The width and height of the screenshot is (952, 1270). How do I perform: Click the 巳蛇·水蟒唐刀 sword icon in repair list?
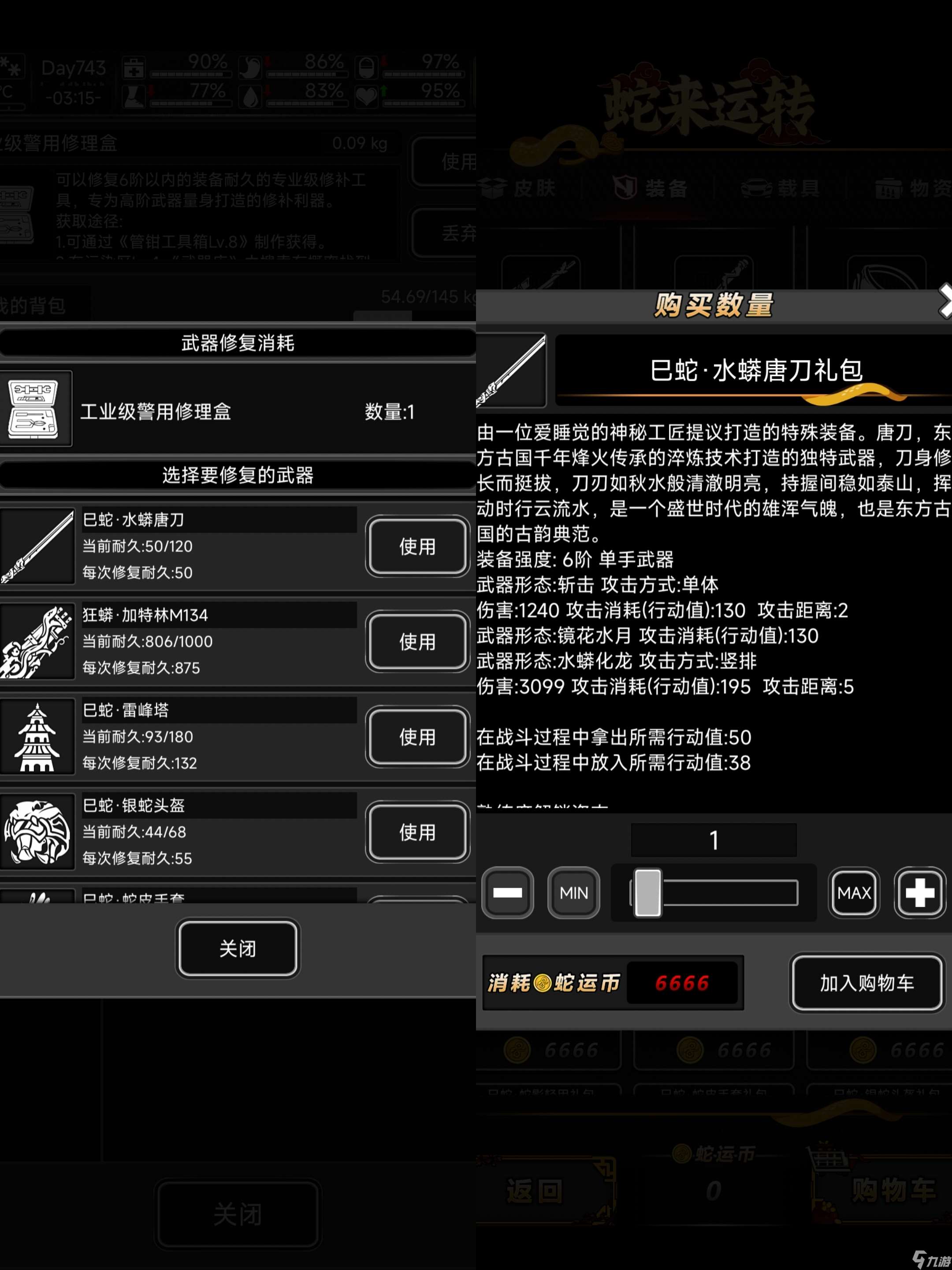(37, 546)
